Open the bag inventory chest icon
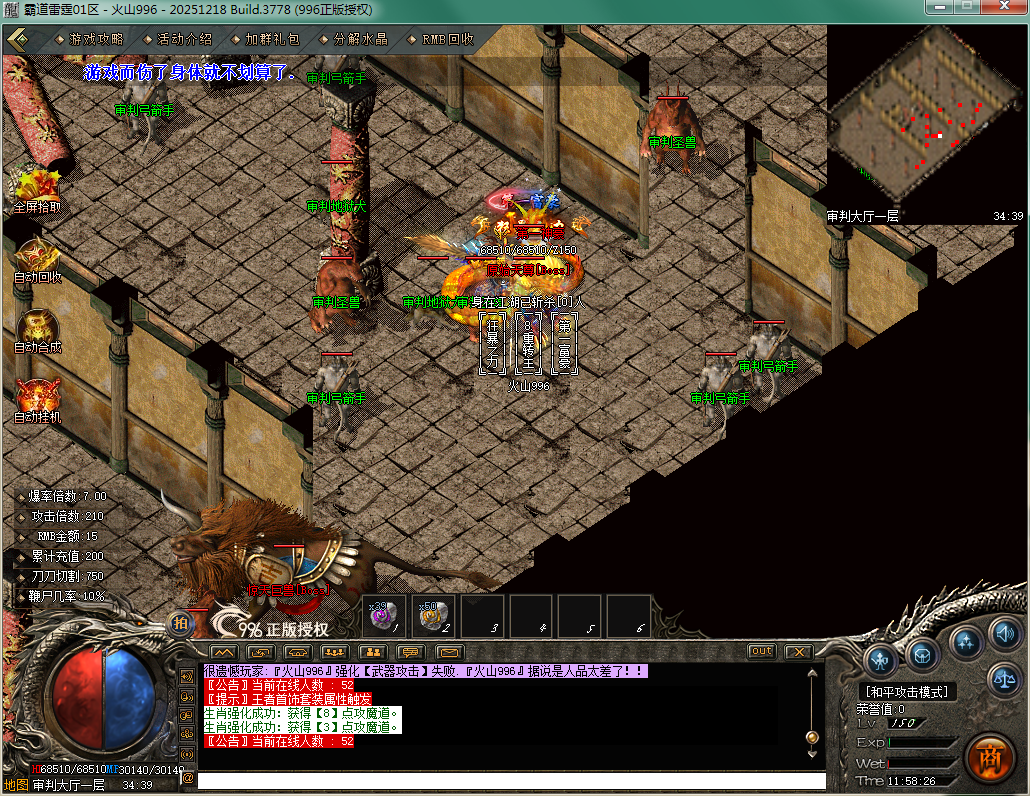The width and height of the screenshot is (1030, 796). point(923,655)
